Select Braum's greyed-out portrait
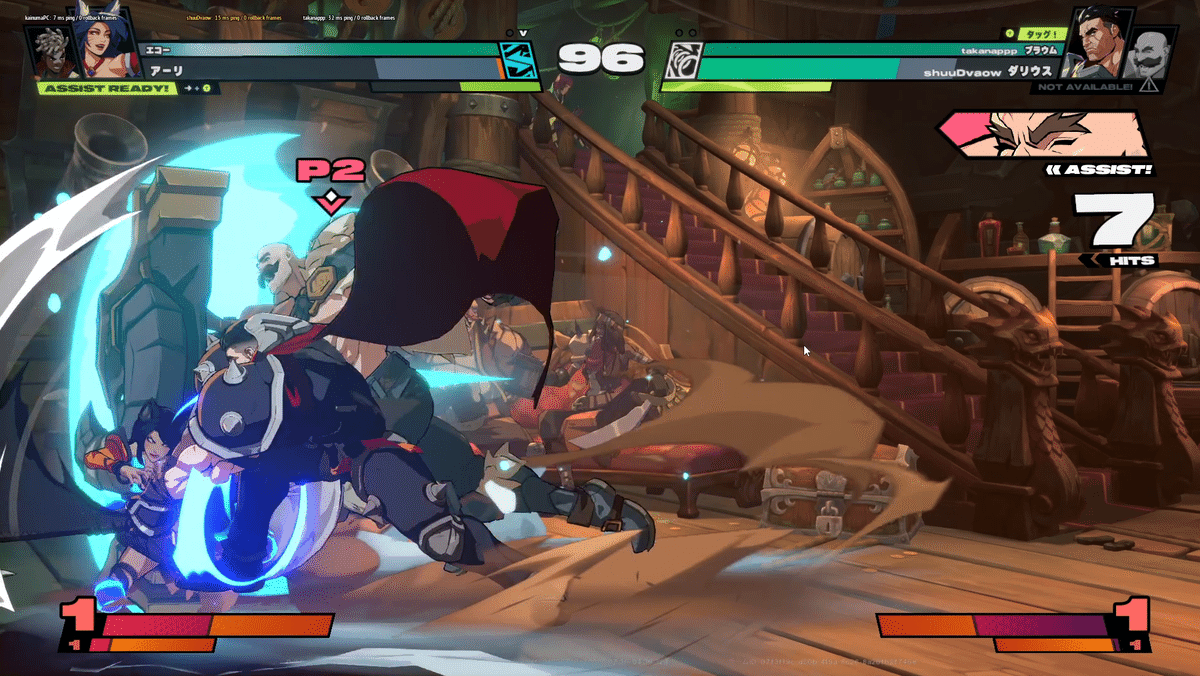 [x=1146, y=58]
